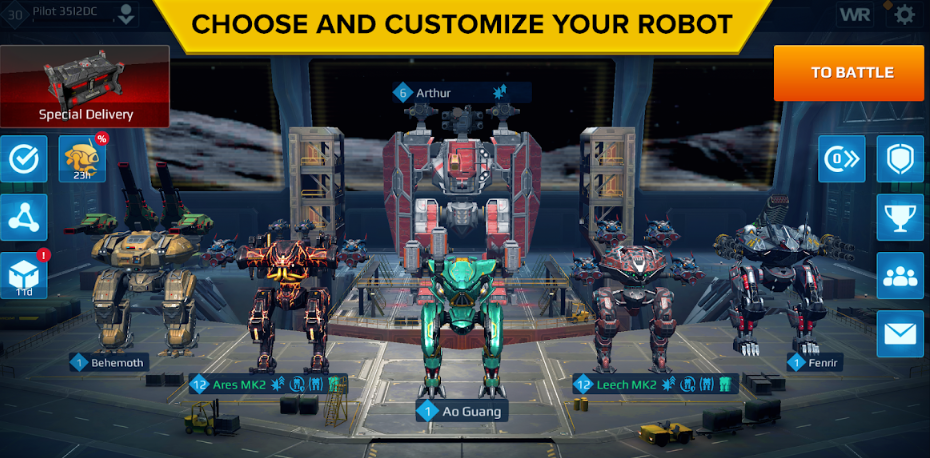The image size is (930, 458).
Task: Select the Ao Guang robot label
Action: tap(461, 410)
